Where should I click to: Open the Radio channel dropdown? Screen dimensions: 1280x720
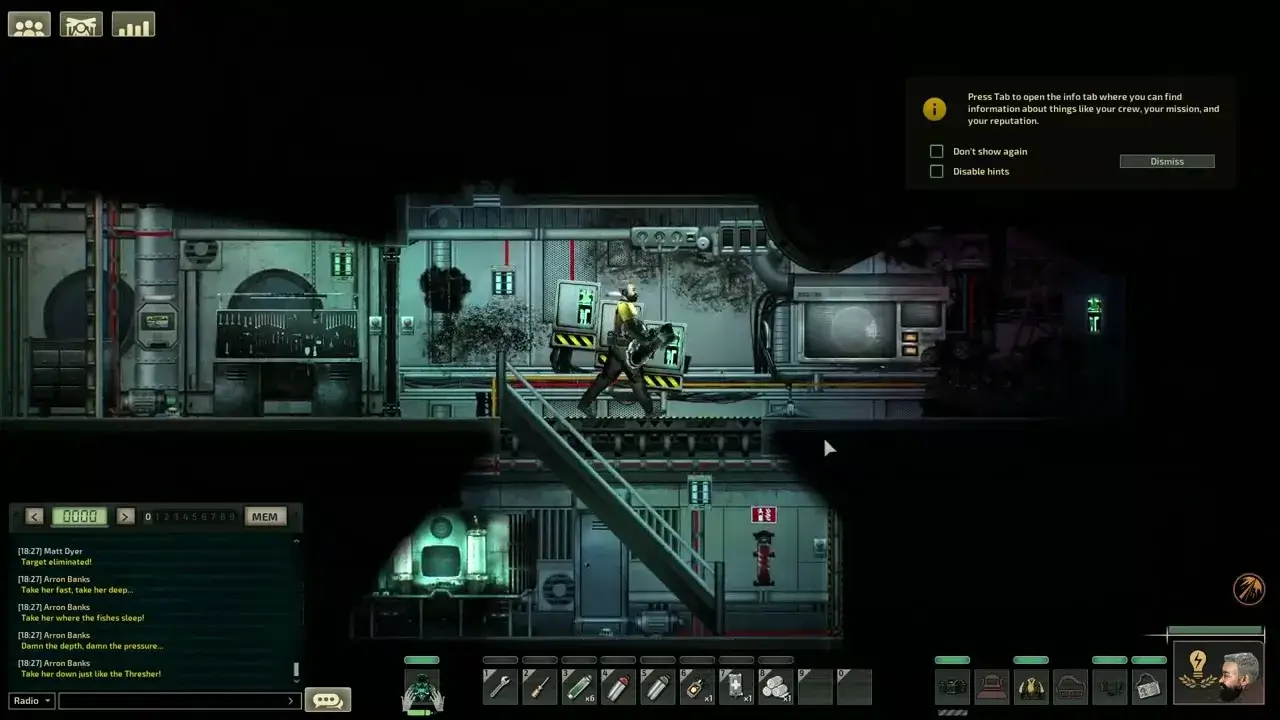[x=30, y=700]
